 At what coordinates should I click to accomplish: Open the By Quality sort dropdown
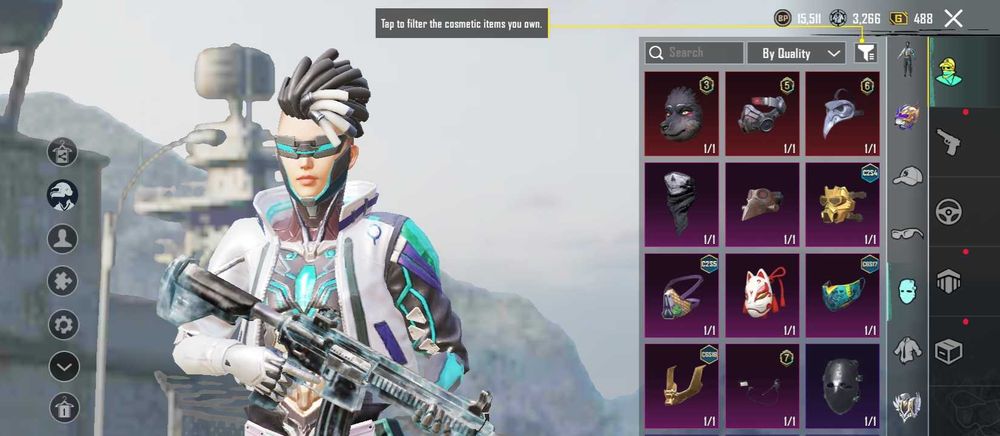pyautogui.click(x=796, y=53)
